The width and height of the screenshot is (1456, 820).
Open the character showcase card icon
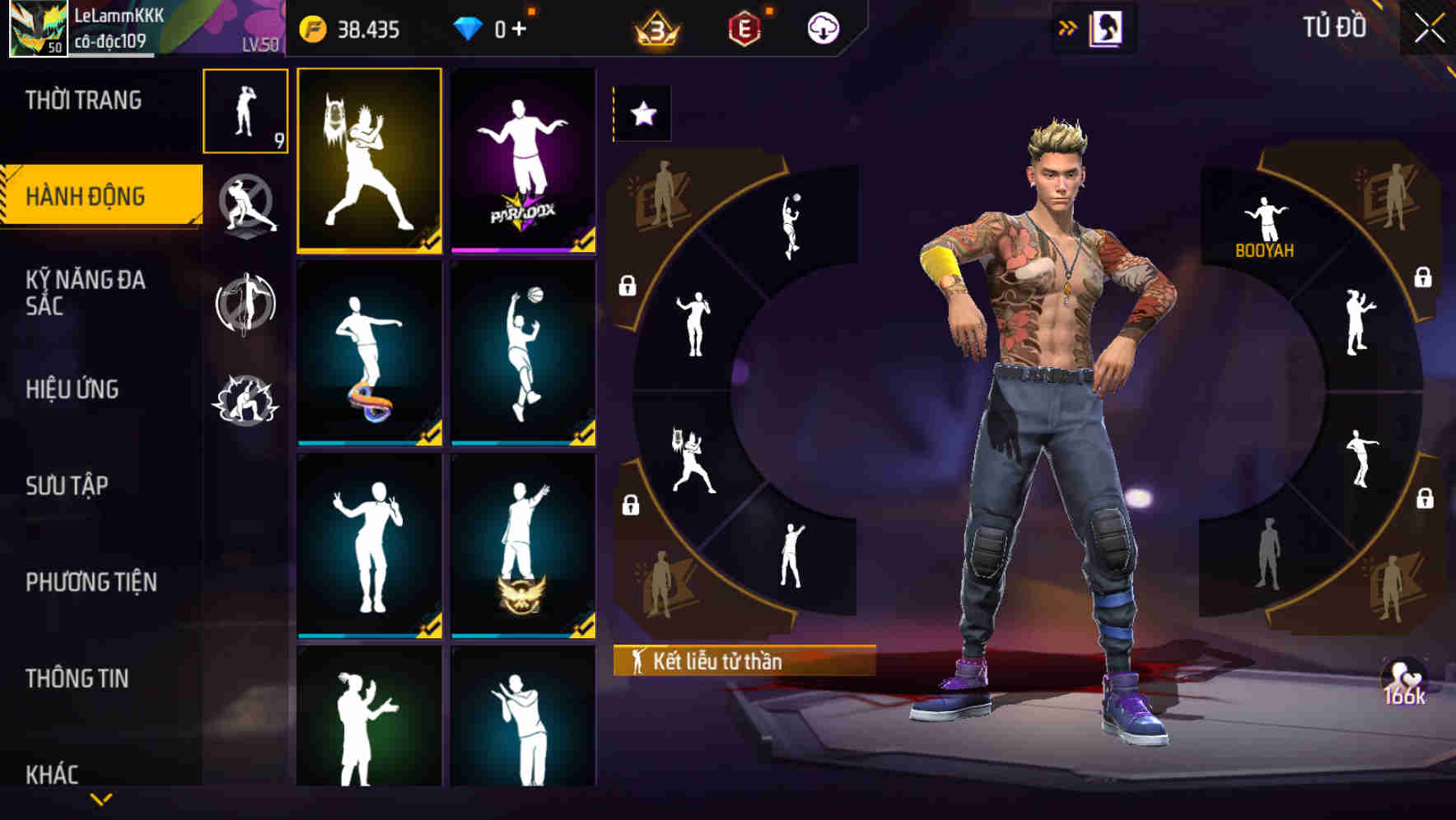(1108, 26)
